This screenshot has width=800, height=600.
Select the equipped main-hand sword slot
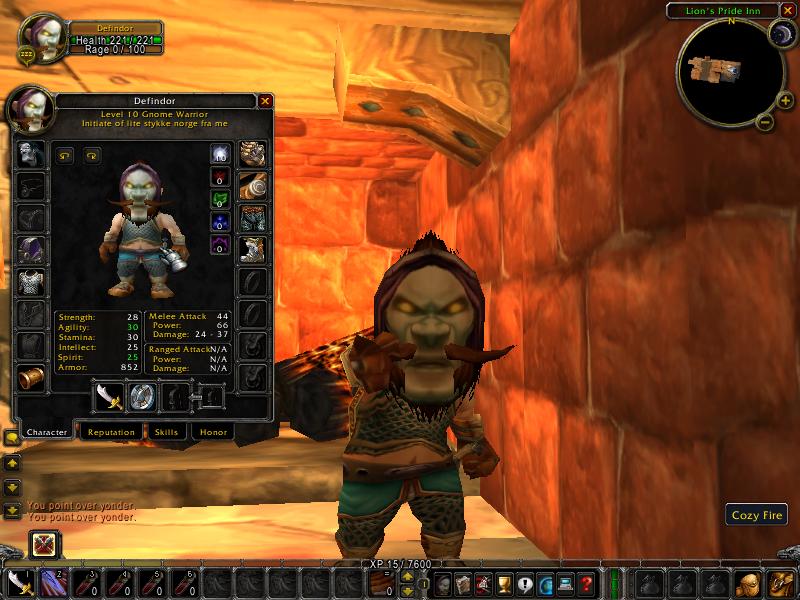[x=108, y=396]
